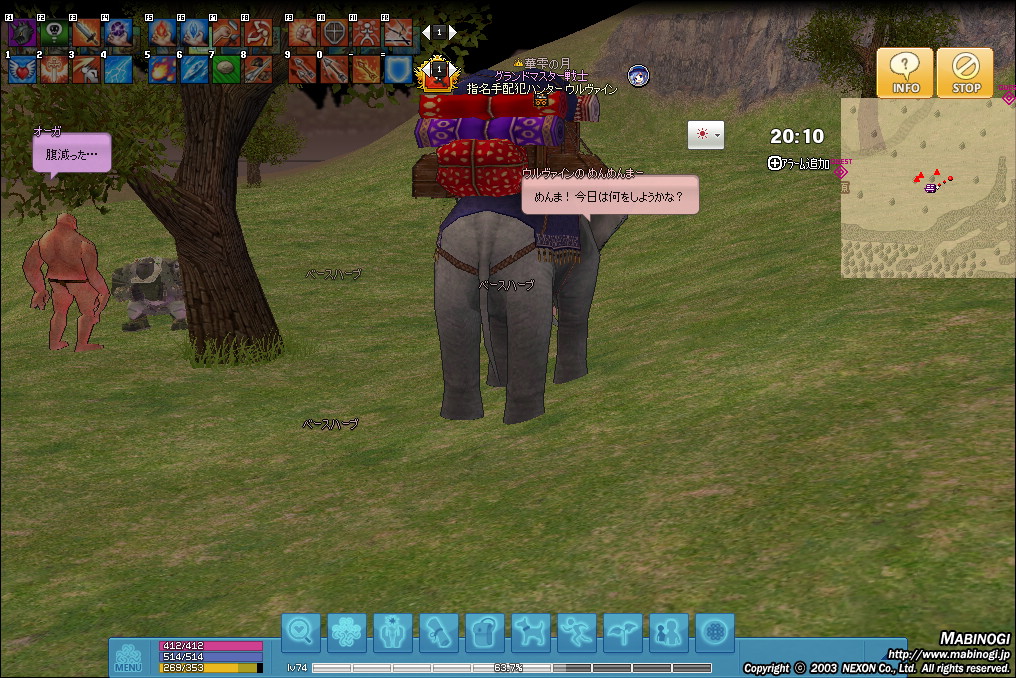Open the quest scroll icon

(x=439, y=633)
